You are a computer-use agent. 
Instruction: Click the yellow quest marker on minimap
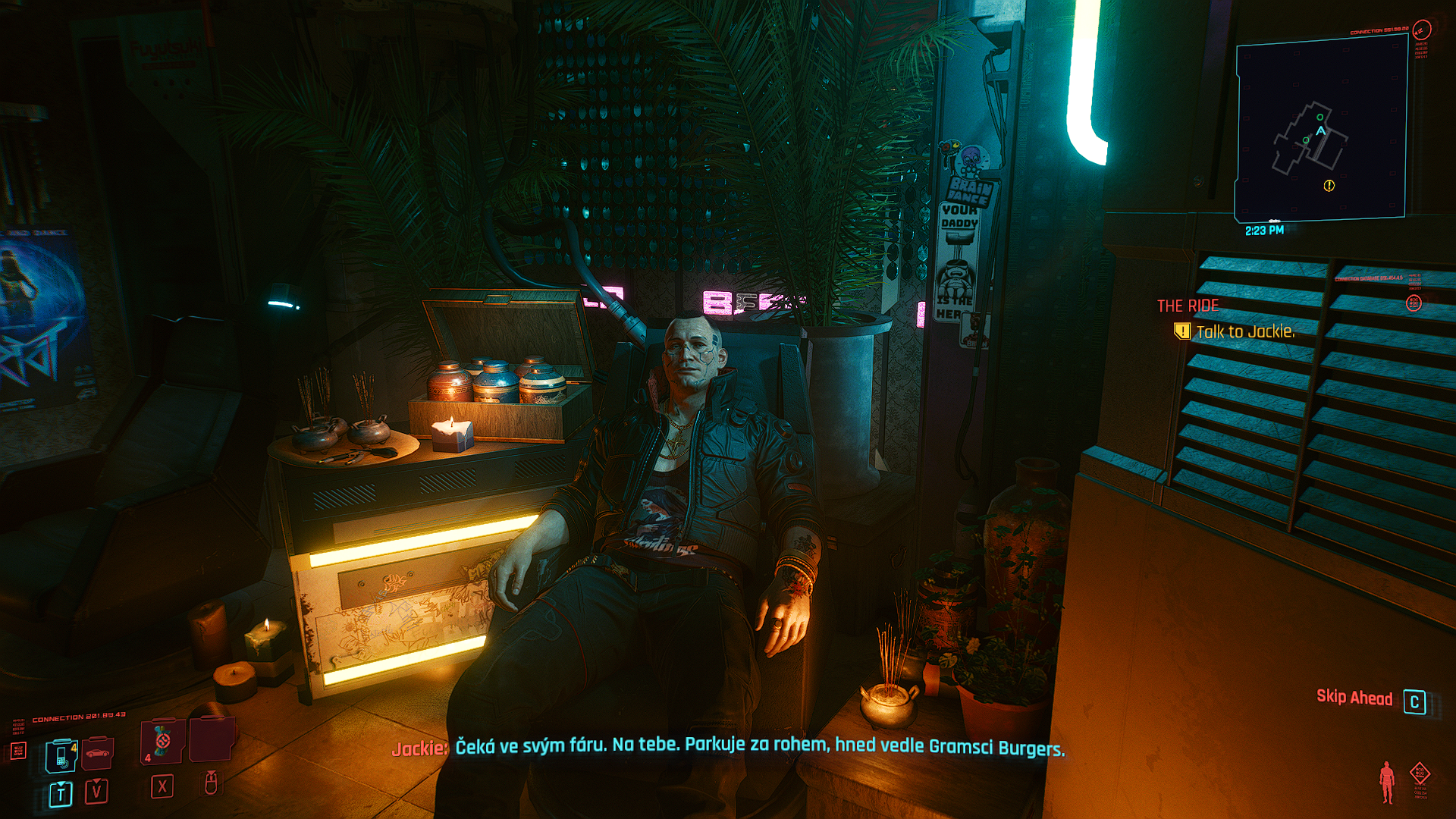tap(1329, 186)
